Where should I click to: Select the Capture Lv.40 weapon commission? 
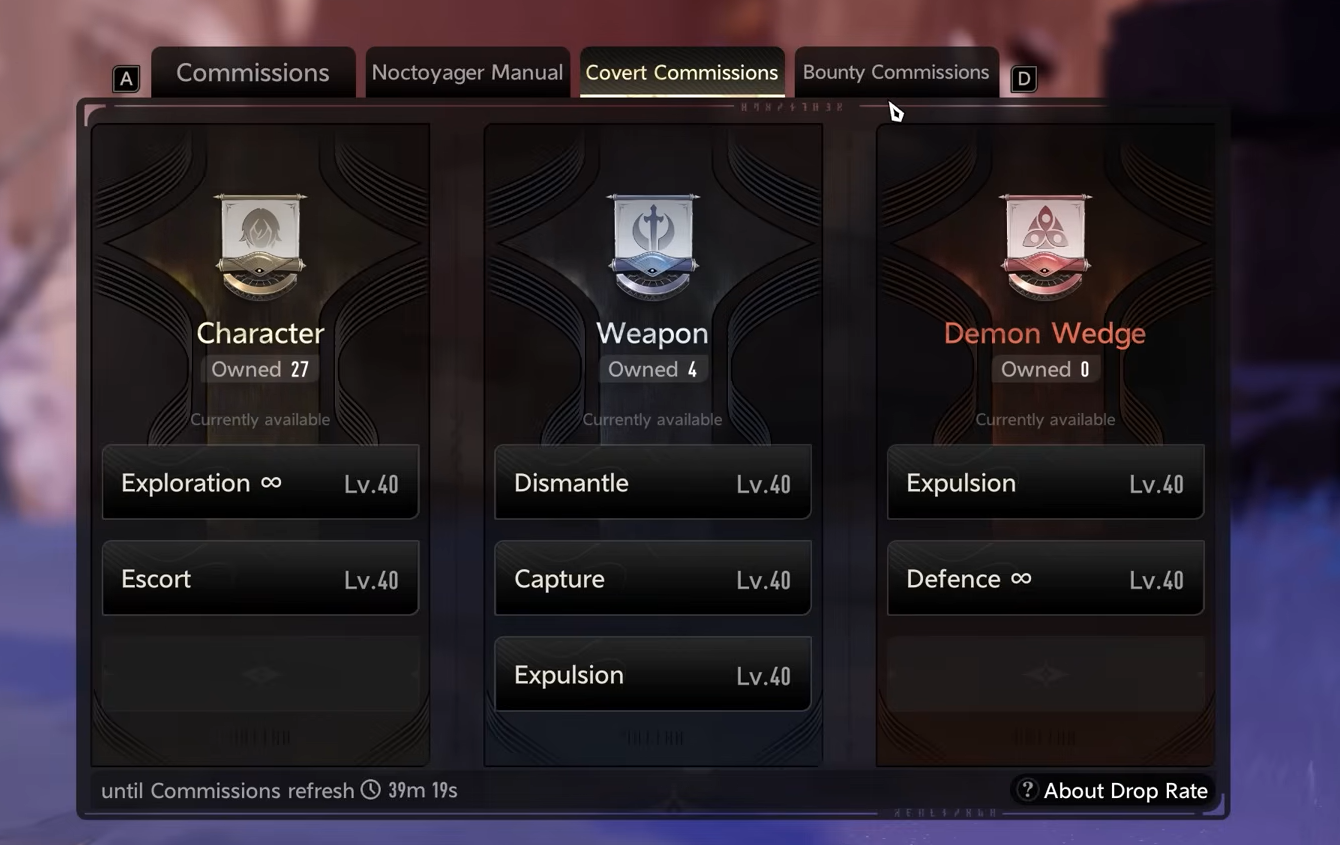click(652, 578)
